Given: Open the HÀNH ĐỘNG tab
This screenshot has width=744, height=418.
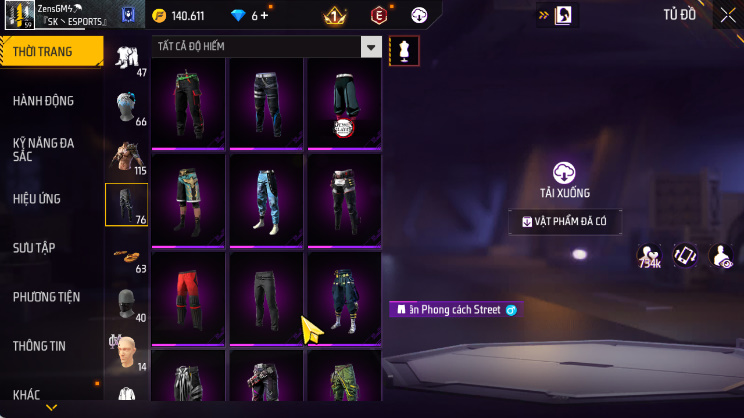Looking at the screenshot, I should pos(43,101).
